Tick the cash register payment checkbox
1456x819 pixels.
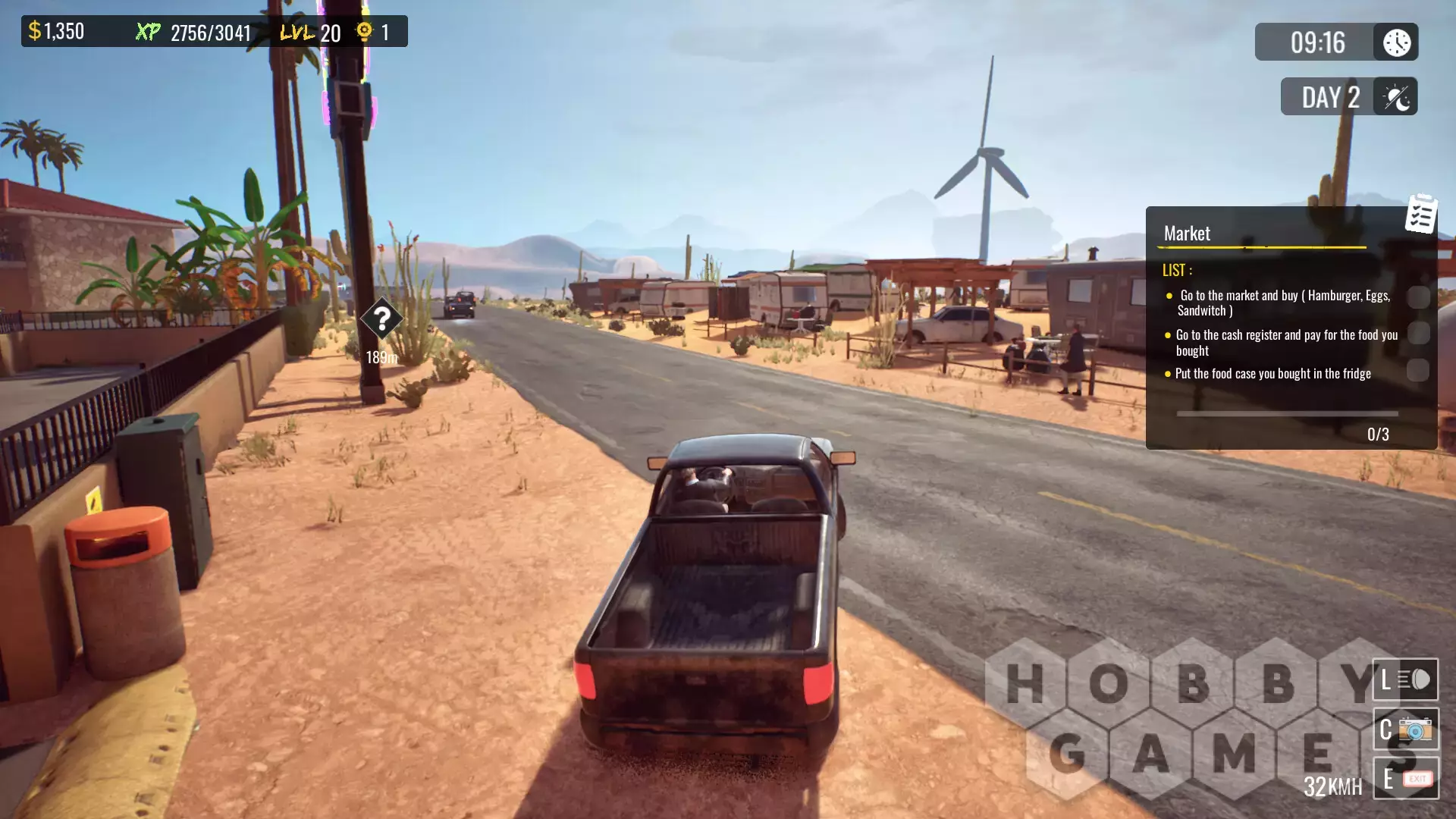1418,334
